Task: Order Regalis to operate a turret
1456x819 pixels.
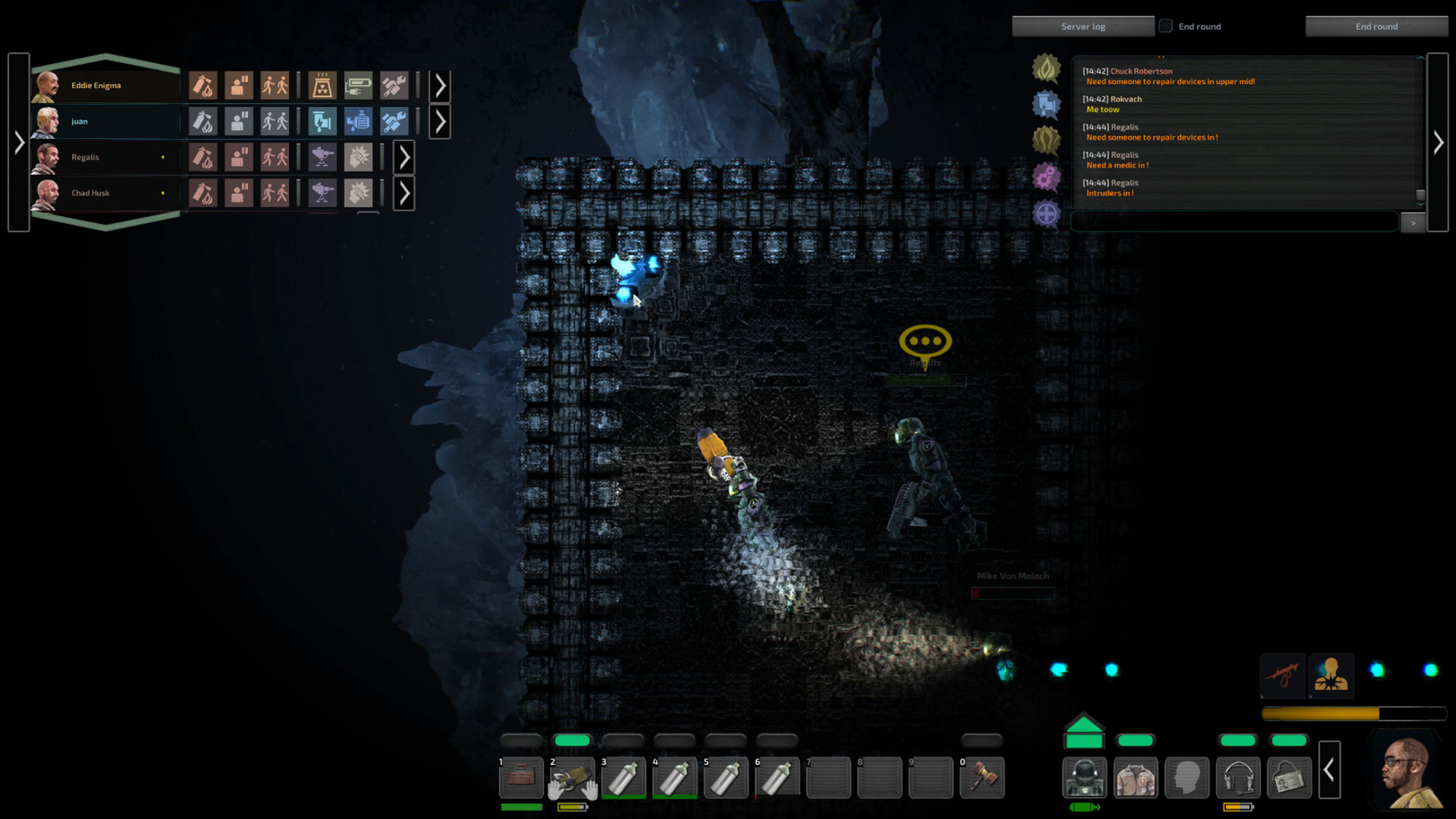Action: point(322,156)
